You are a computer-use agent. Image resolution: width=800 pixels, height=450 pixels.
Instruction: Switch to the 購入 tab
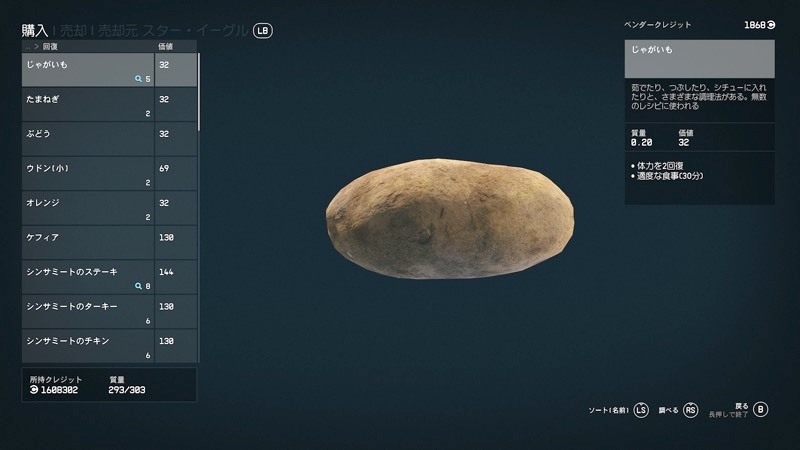pos(36,31)
